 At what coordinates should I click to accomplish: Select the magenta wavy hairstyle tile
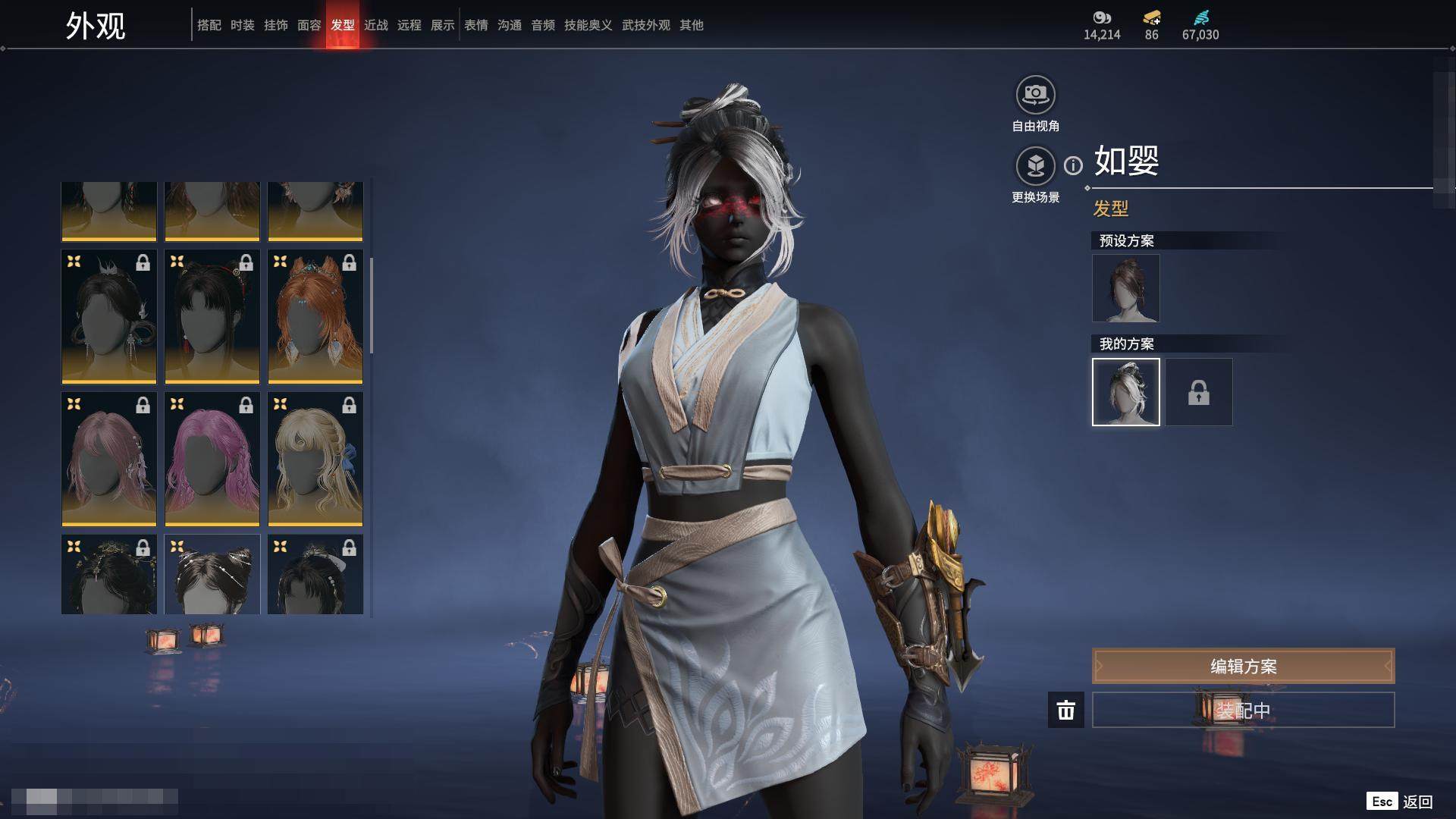212,460
